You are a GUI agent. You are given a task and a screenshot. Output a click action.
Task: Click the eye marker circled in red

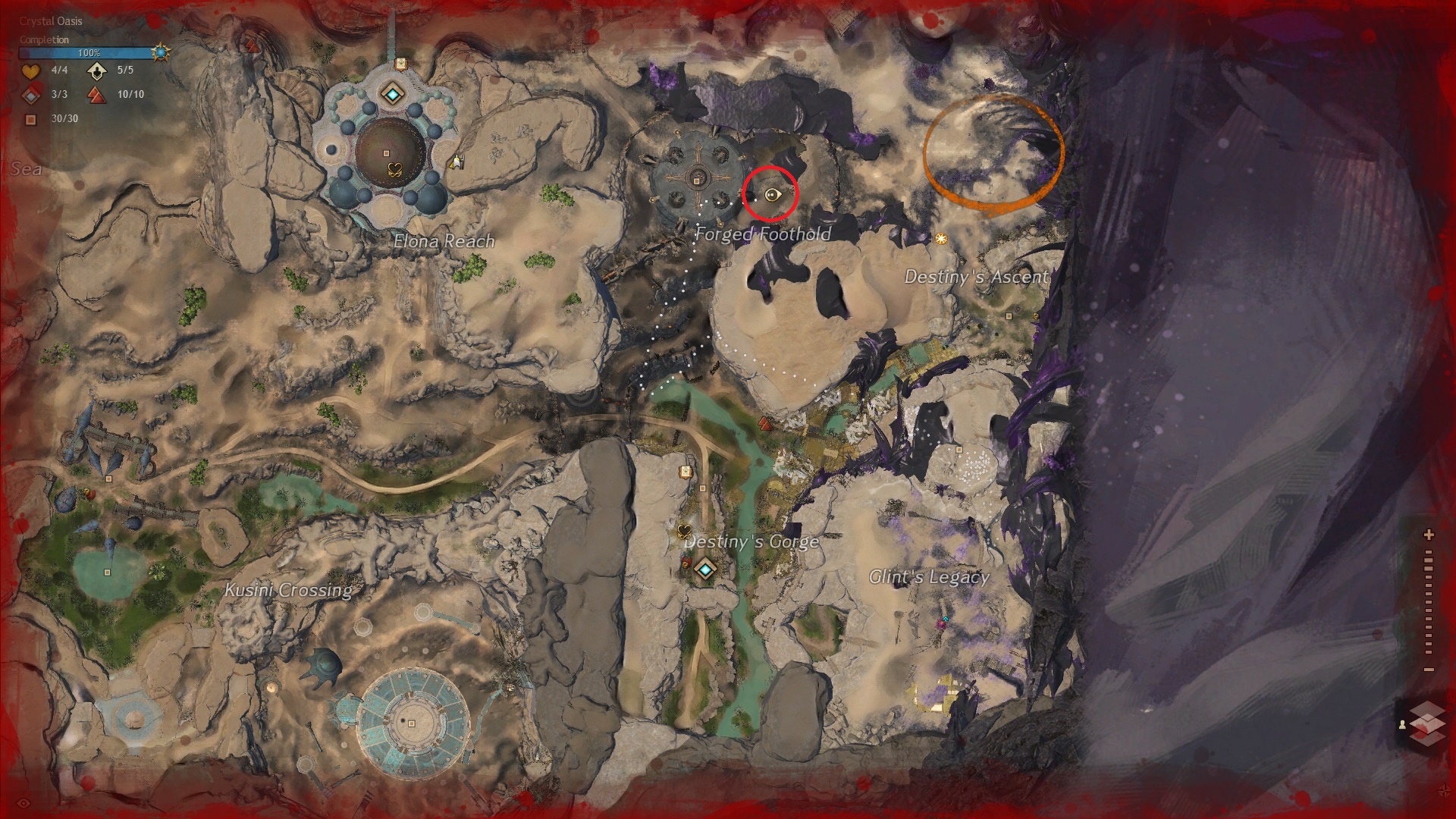pos(772,195)
